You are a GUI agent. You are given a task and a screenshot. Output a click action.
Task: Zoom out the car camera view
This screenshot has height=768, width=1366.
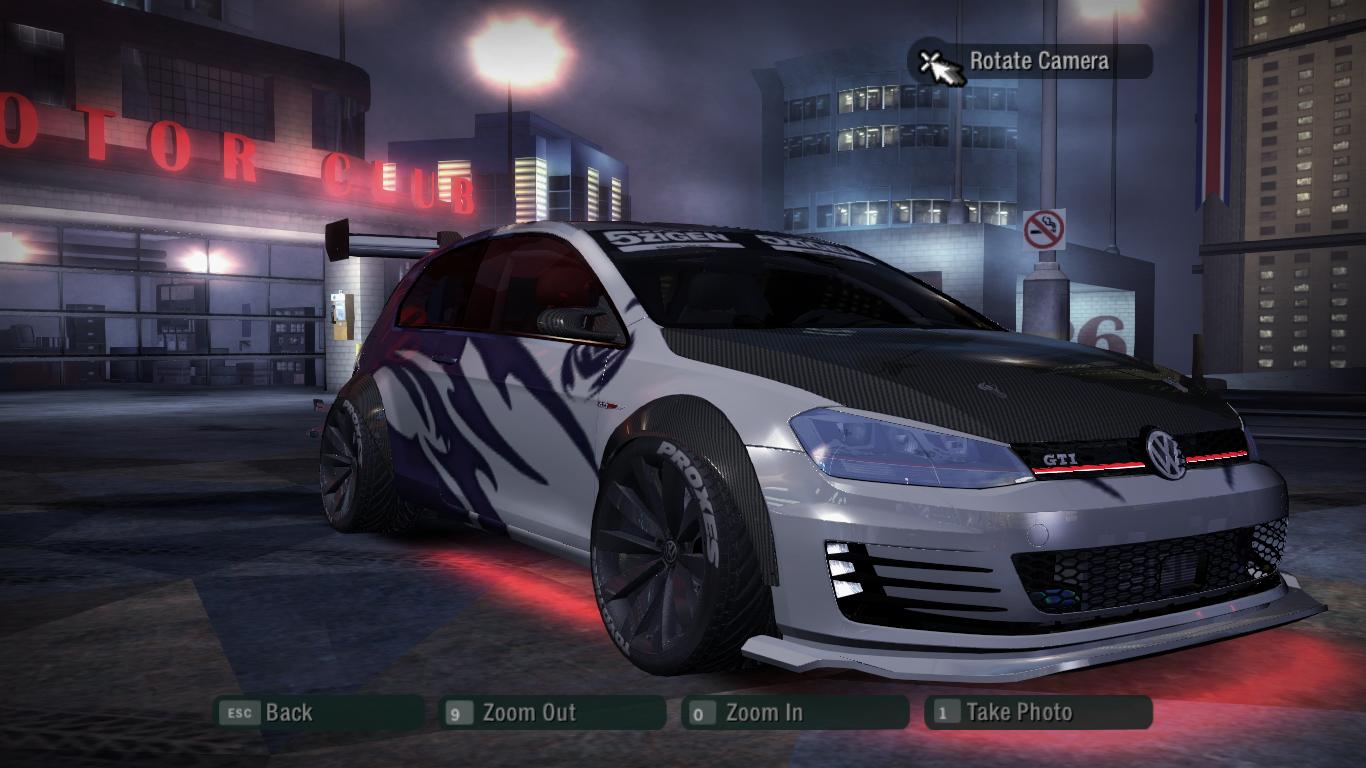pyautogui.click(x=552, y=713)
